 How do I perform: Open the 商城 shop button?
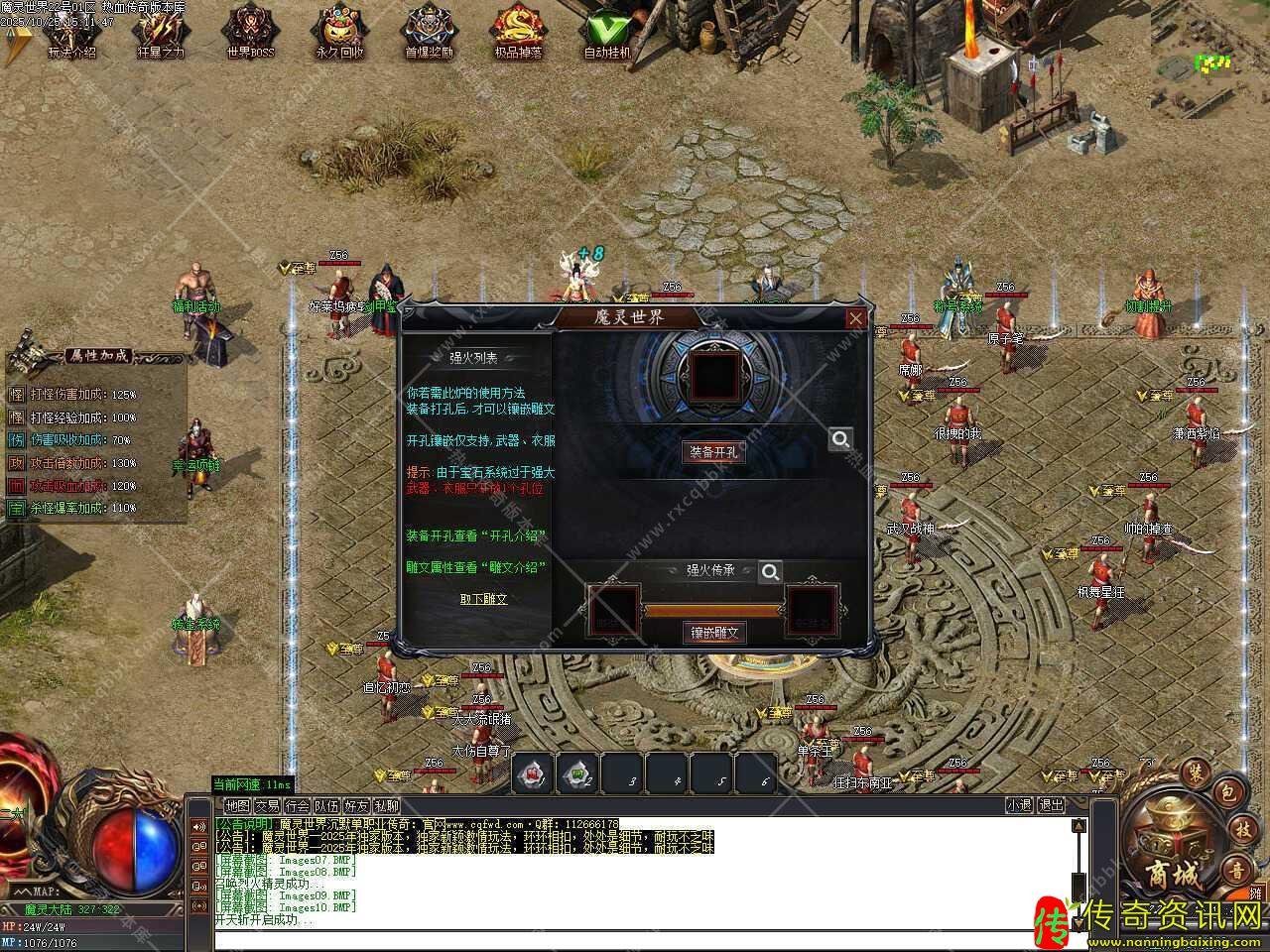(x=1173, y=853)
